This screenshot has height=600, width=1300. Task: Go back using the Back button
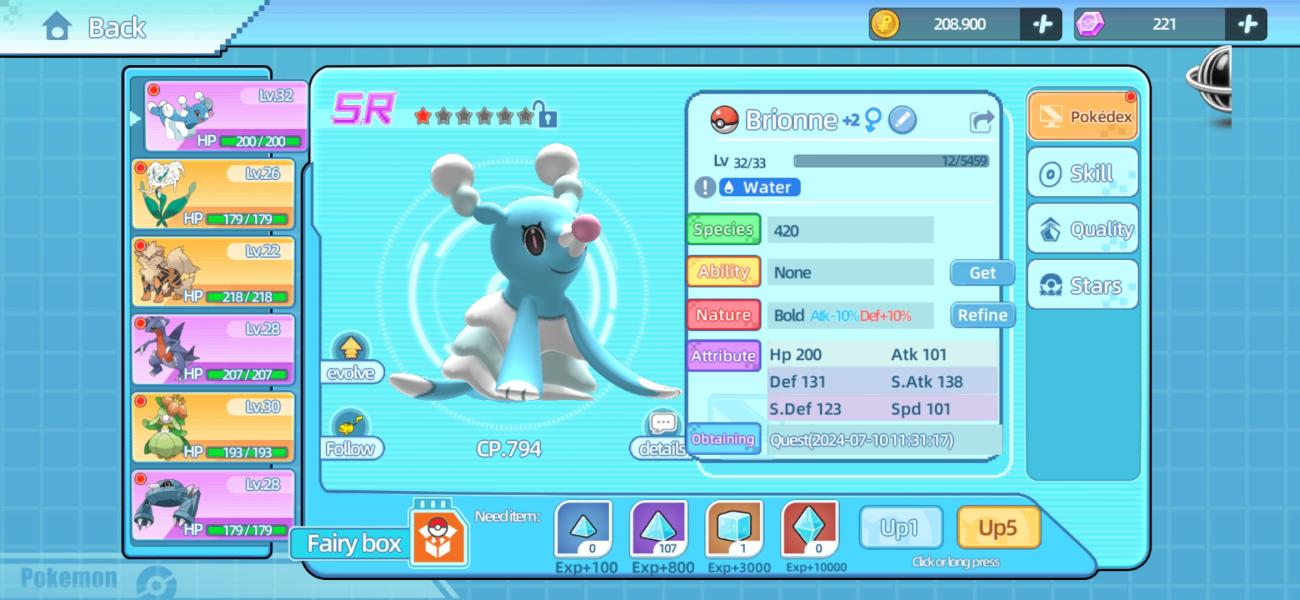point(95,28)
